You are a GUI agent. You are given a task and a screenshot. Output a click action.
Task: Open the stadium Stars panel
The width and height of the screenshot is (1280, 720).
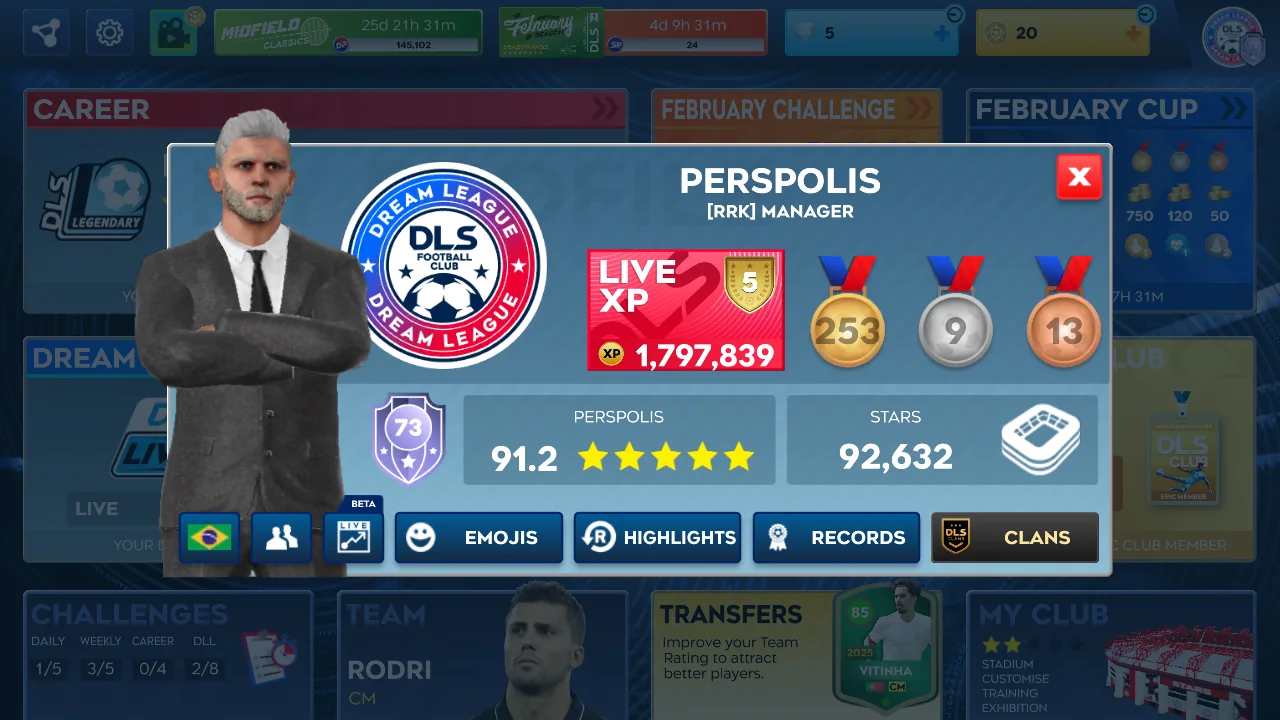[x=942, y=440]
